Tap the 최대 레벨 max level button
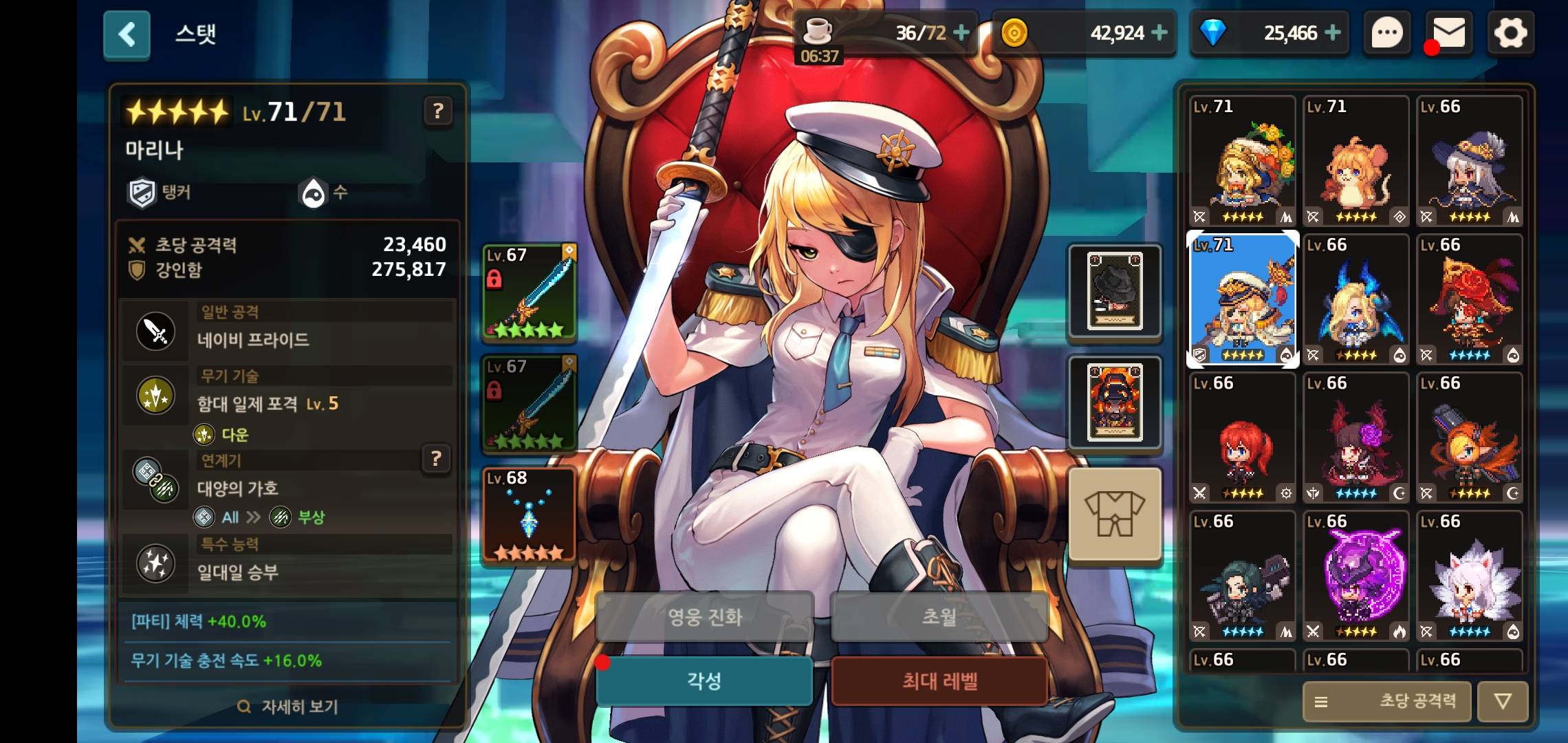This screenshot has width=1568, height=743. pyautogui.click(x=939, y=681)
